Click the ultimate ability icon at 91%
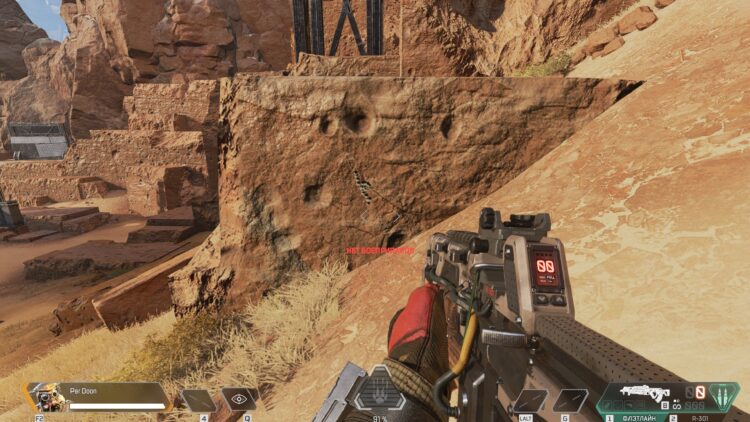Viewport: 750px width, 422px height. [380, 391]
